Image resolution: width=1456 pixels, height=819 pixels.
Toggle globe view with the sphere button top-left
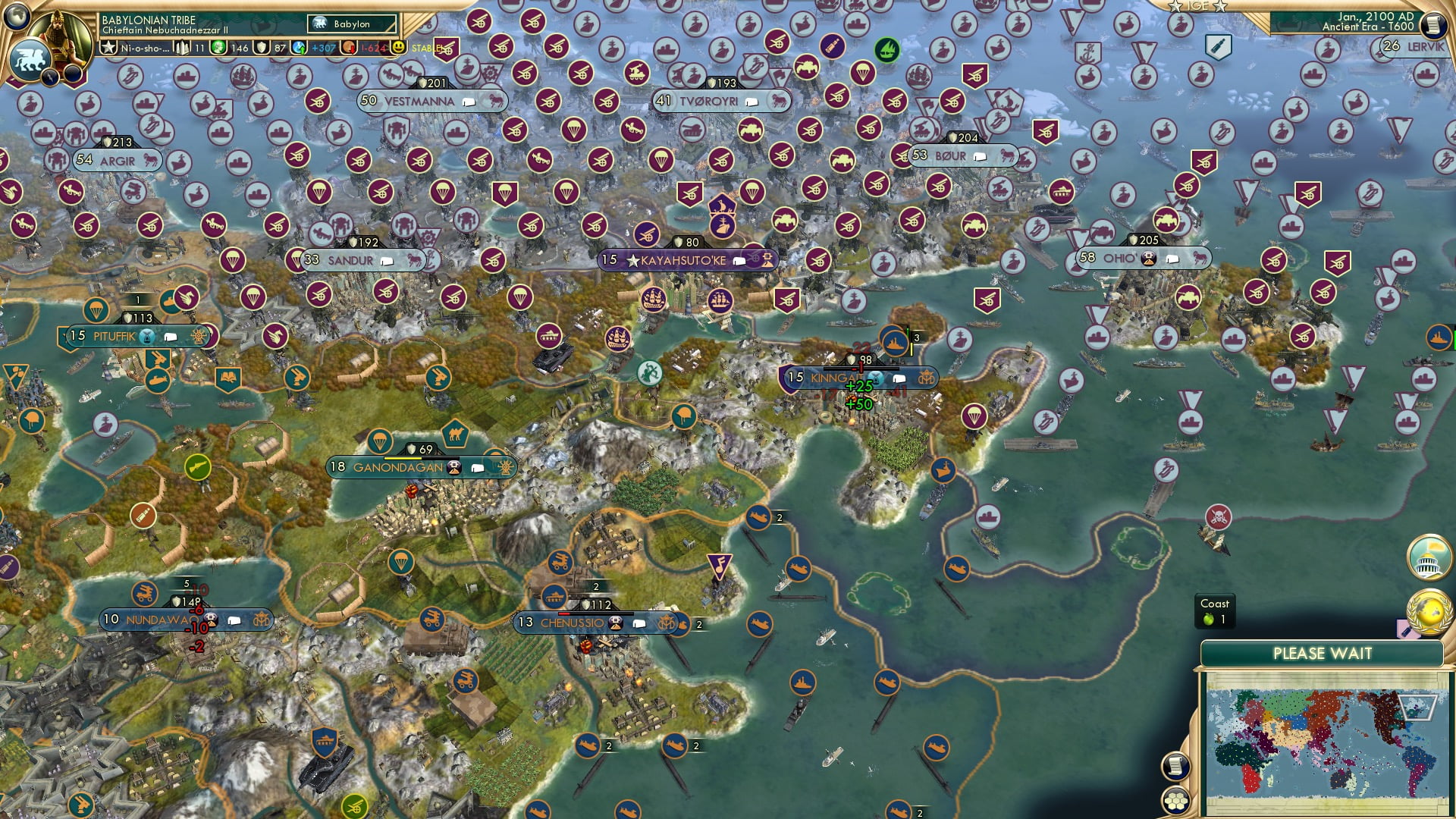pyautogui.click(x=16, y=17)
